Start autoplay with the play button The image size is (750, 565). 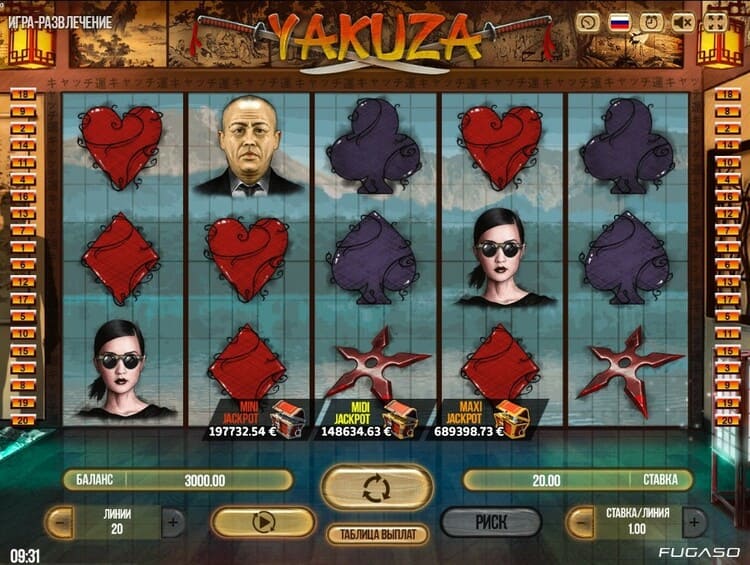pos(263,521)
